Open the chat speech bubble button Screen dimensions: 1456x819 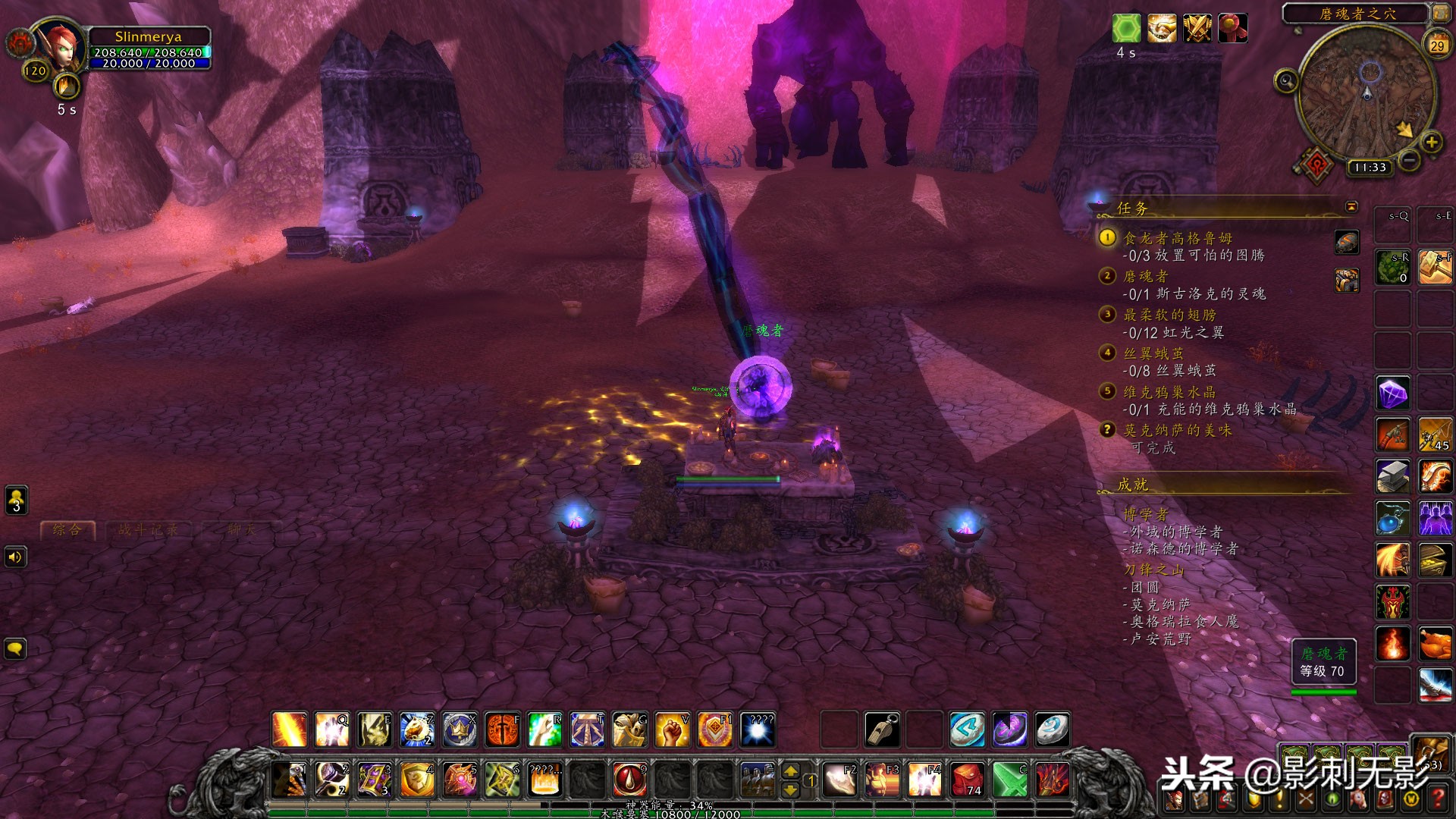(x=15, y=649)
